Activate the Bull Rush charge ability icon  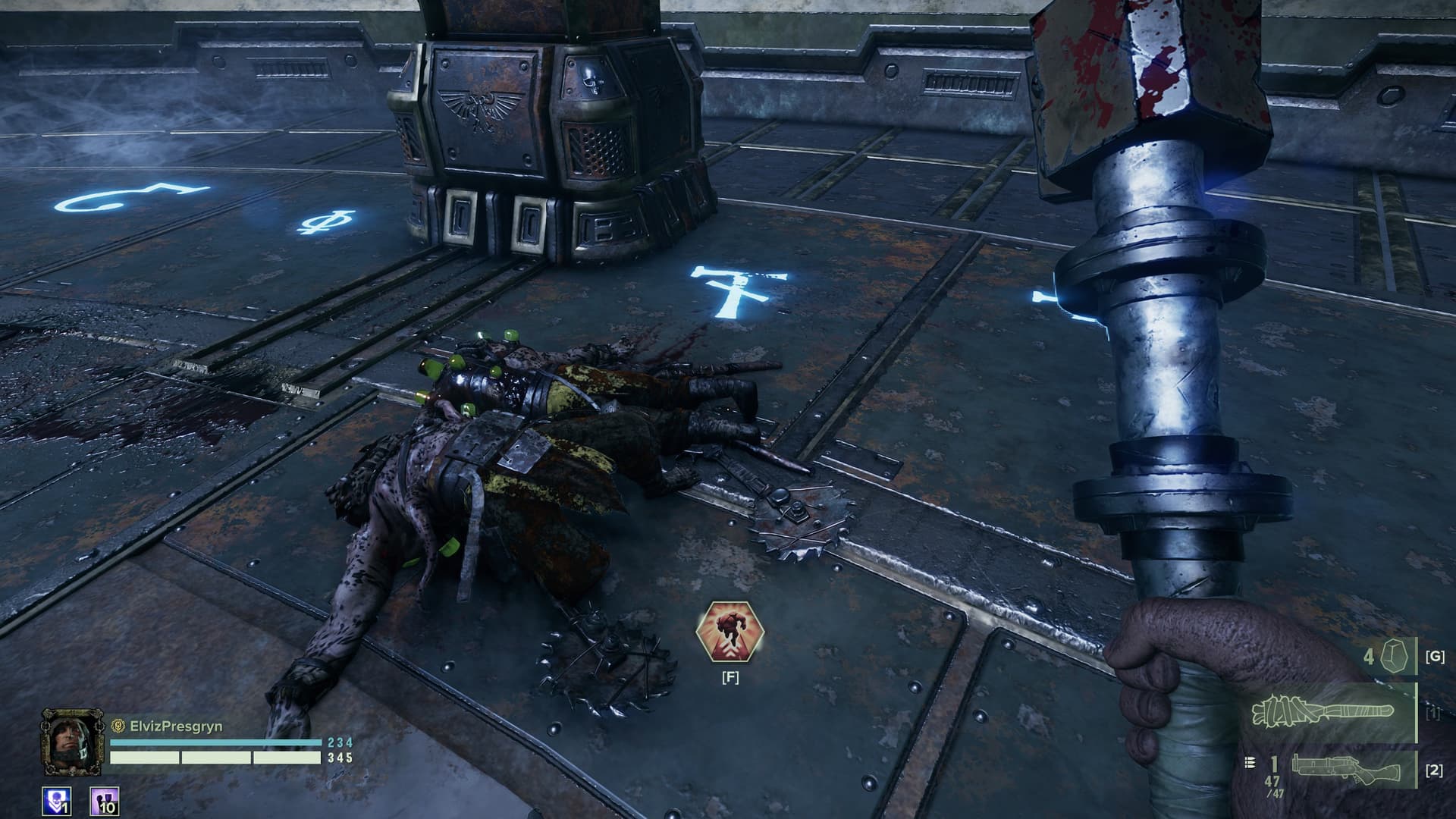click(x=730, y=631)
